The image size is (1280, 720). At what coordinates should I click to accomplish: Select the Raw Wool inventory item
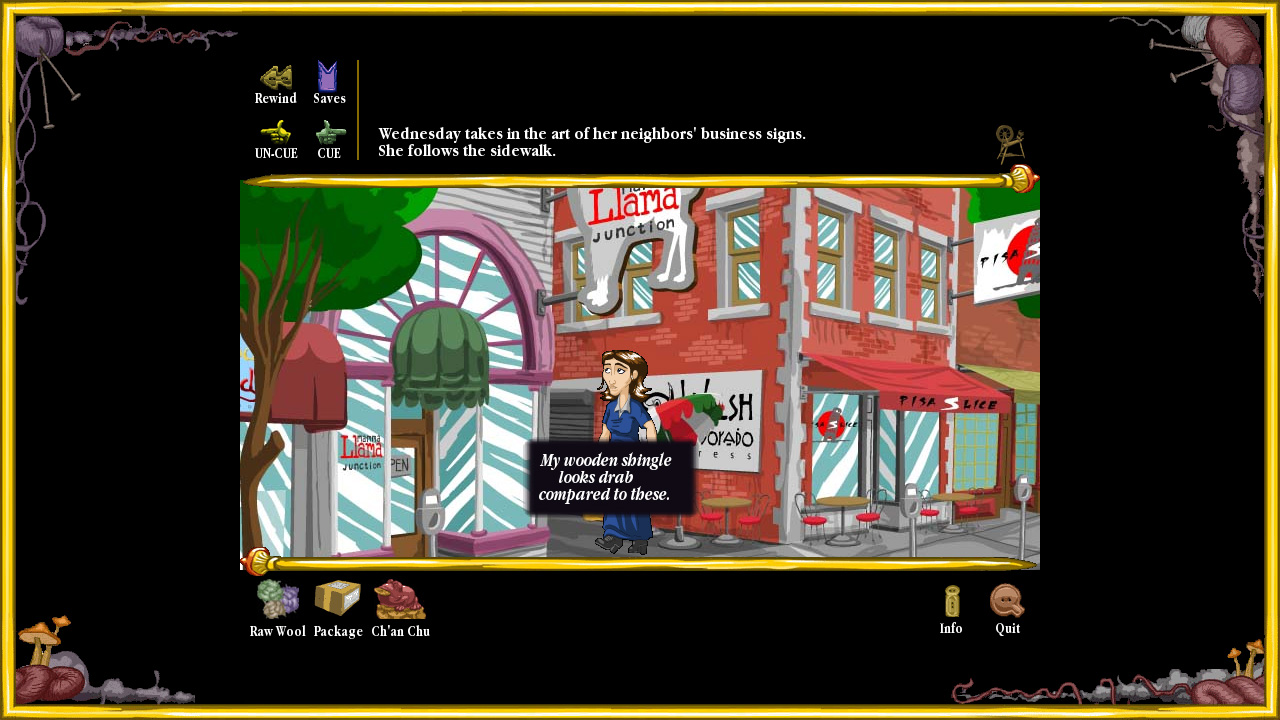click(x=277, y=600)
